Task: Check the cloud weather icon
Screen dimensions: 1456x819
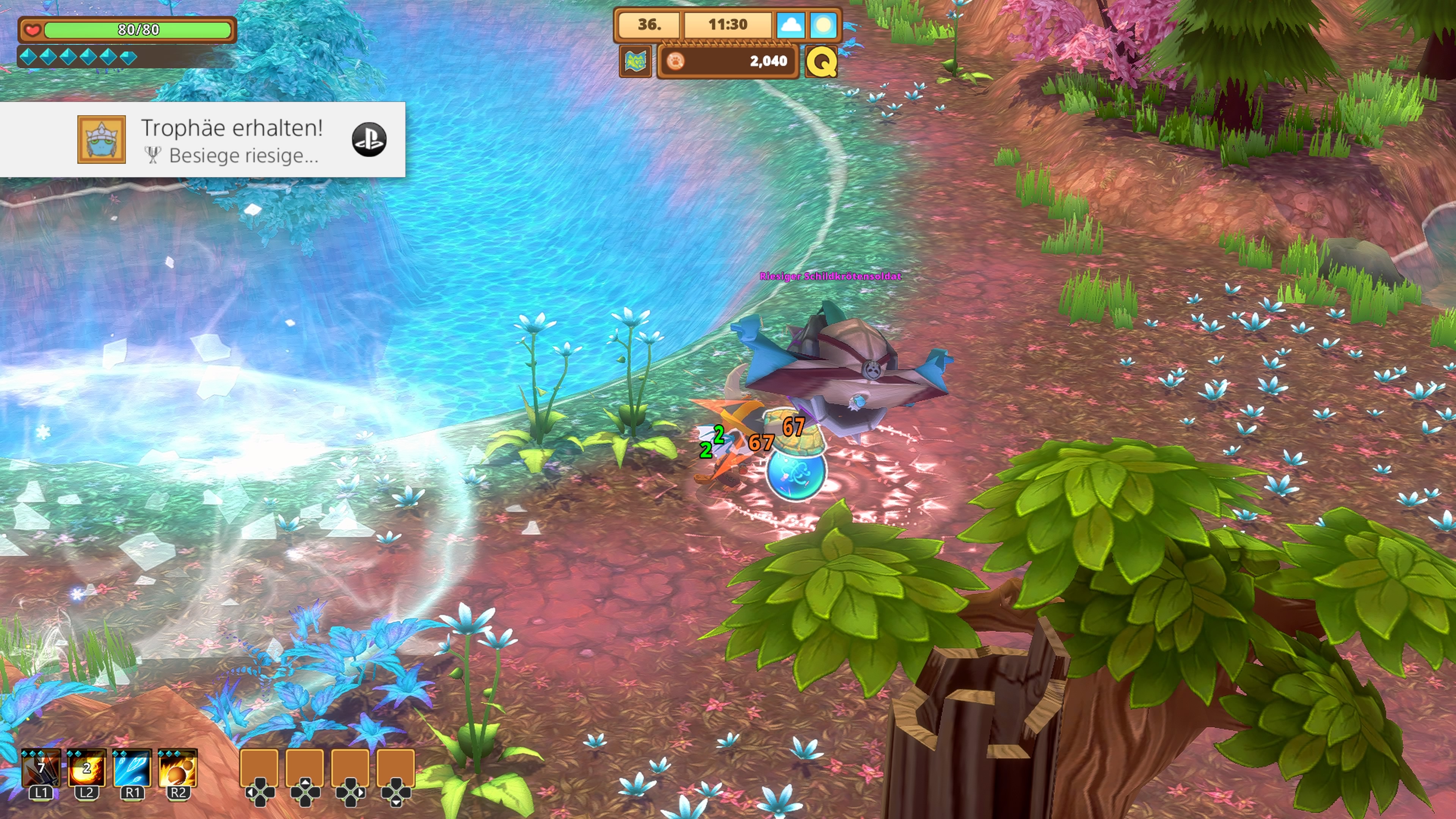Action: pos(790,25)
